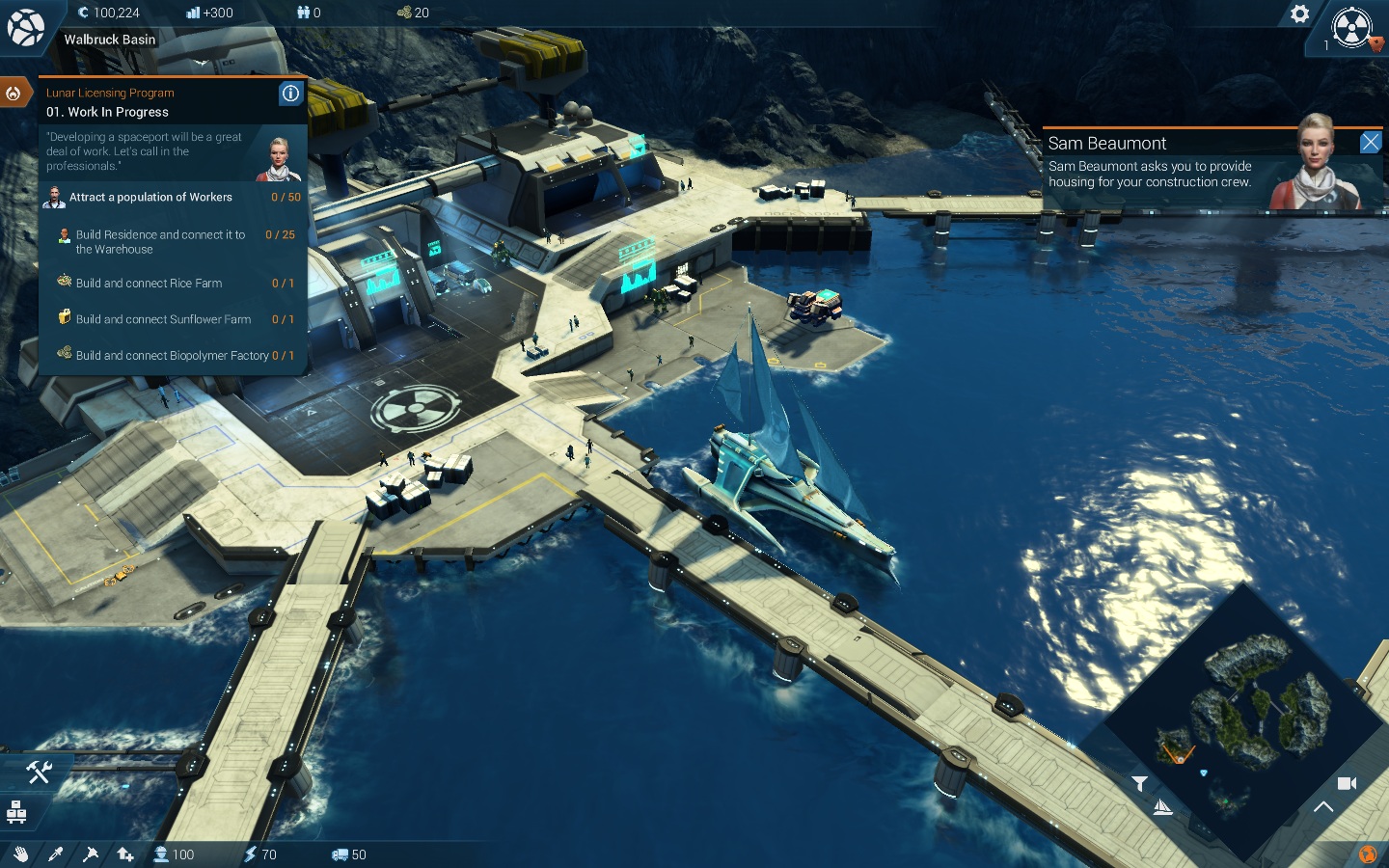Viewport: 1389px width, 868px height.
Task: Select the hand move tool
Action: (x=20, y=854)
